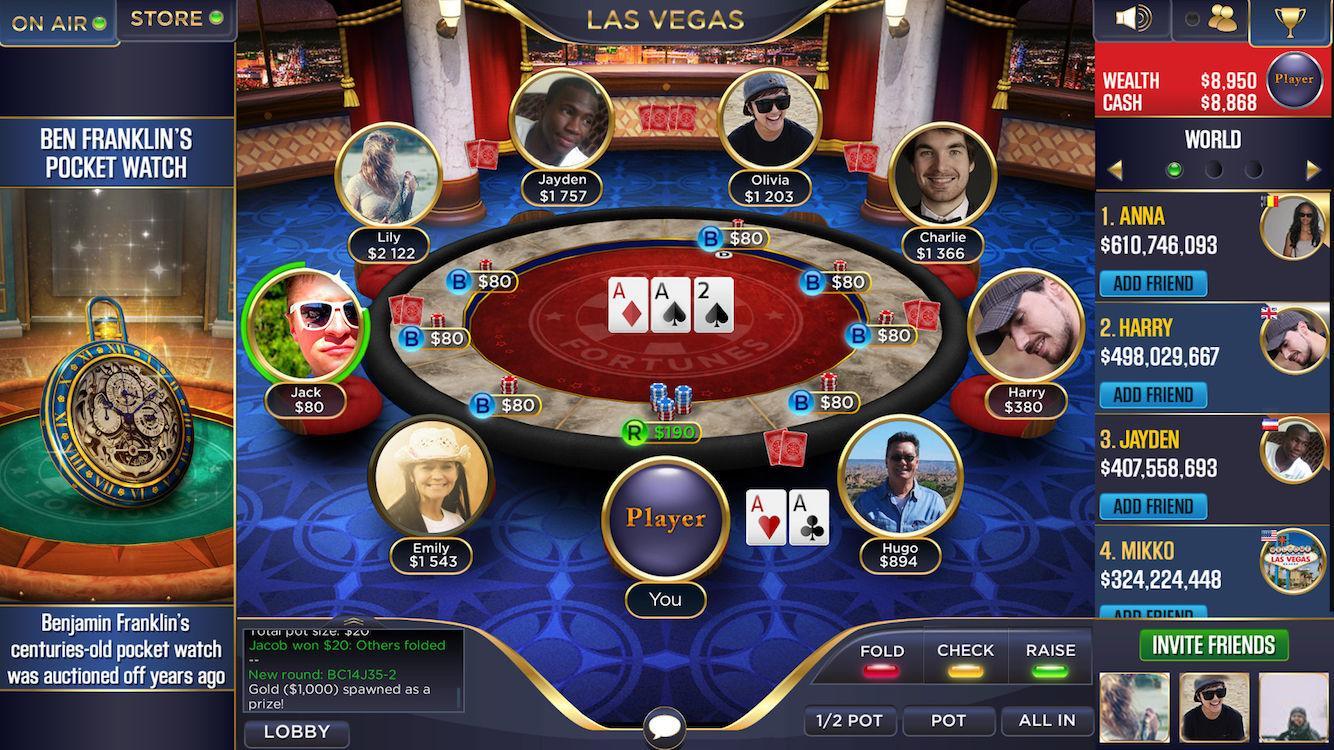Screen dimensions: 1334x750
Task: Go ALL IN
Action: [1048, 720]
